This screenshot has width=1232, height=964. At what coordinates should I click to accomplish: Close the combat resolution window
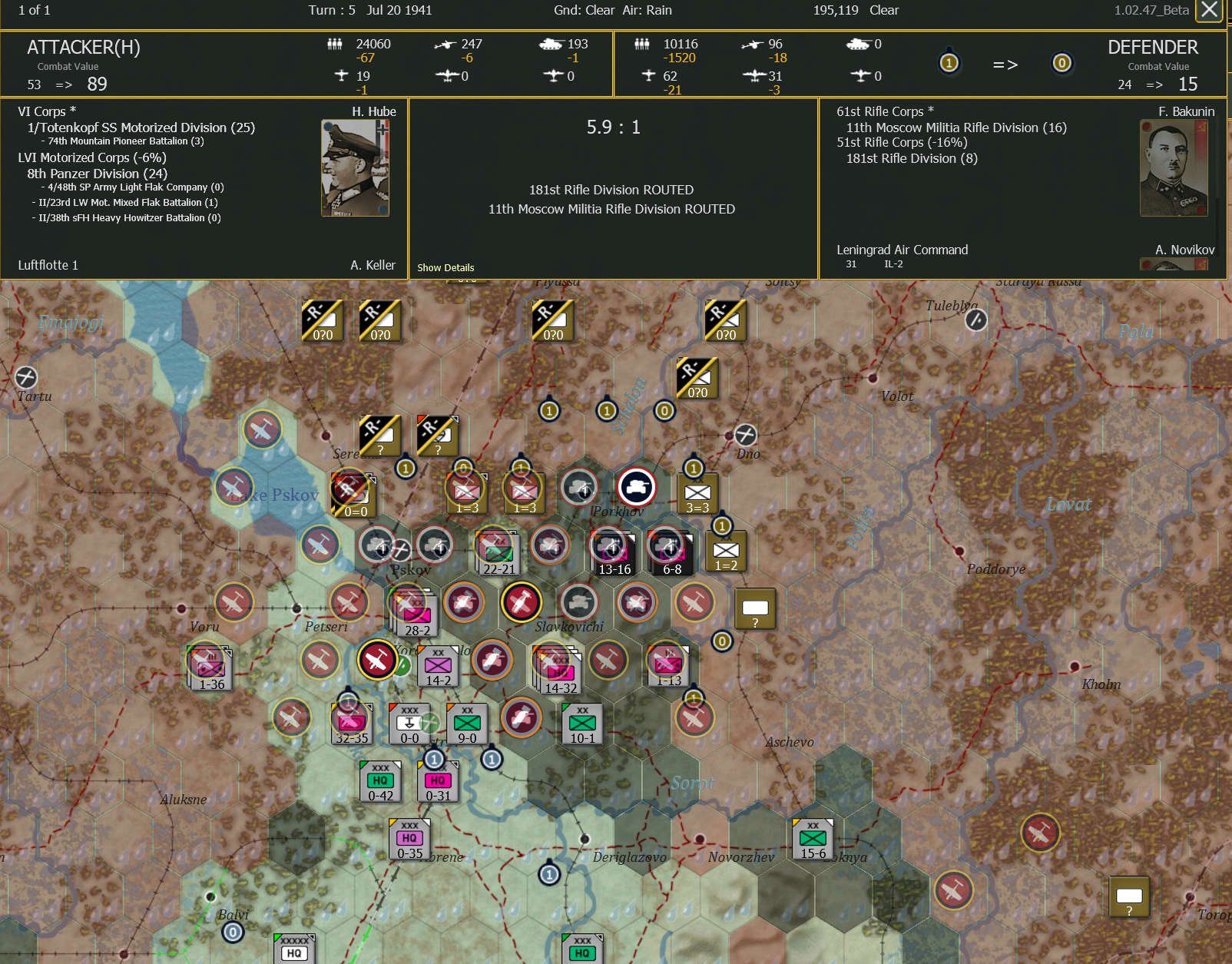pos(1210,12)
